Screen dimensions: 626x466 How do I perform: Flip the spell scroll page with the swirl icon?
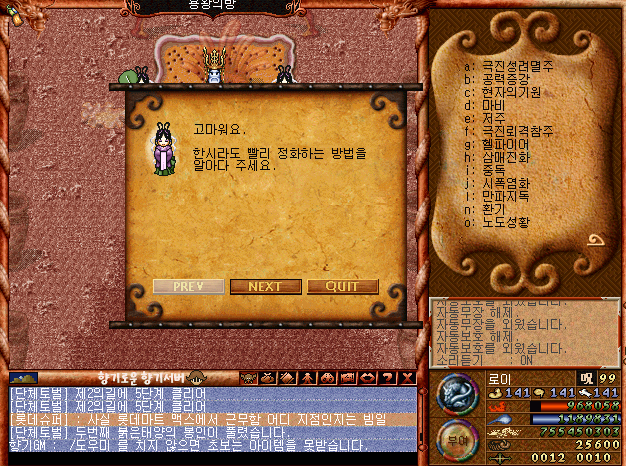[597, 241]
